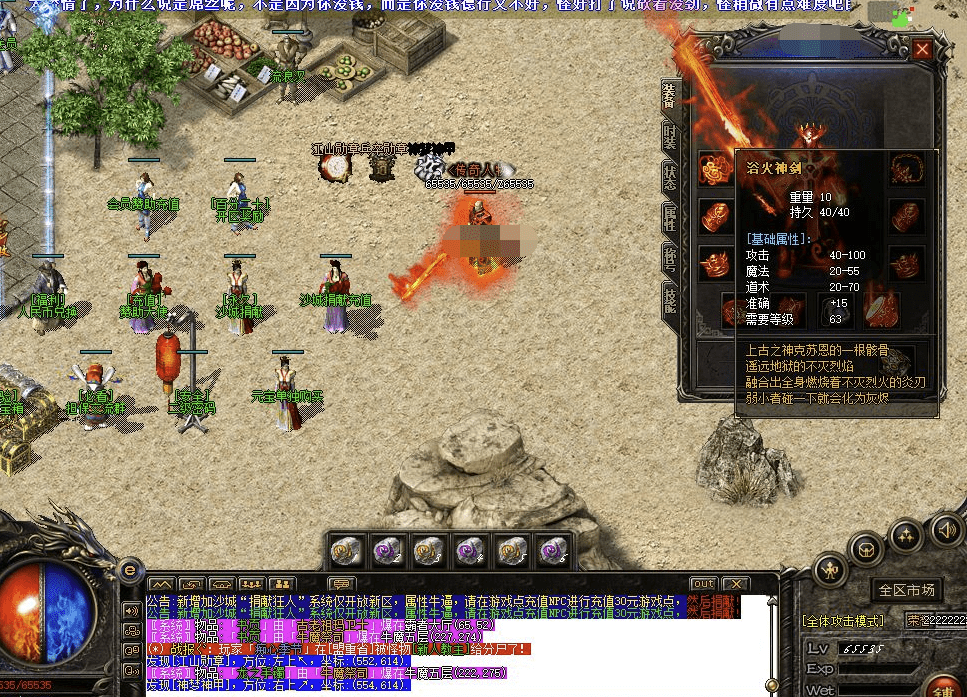Close the chat panel with its X button
Screen dimensions: 967x697
pyautogui.click(x=736, y=583)
